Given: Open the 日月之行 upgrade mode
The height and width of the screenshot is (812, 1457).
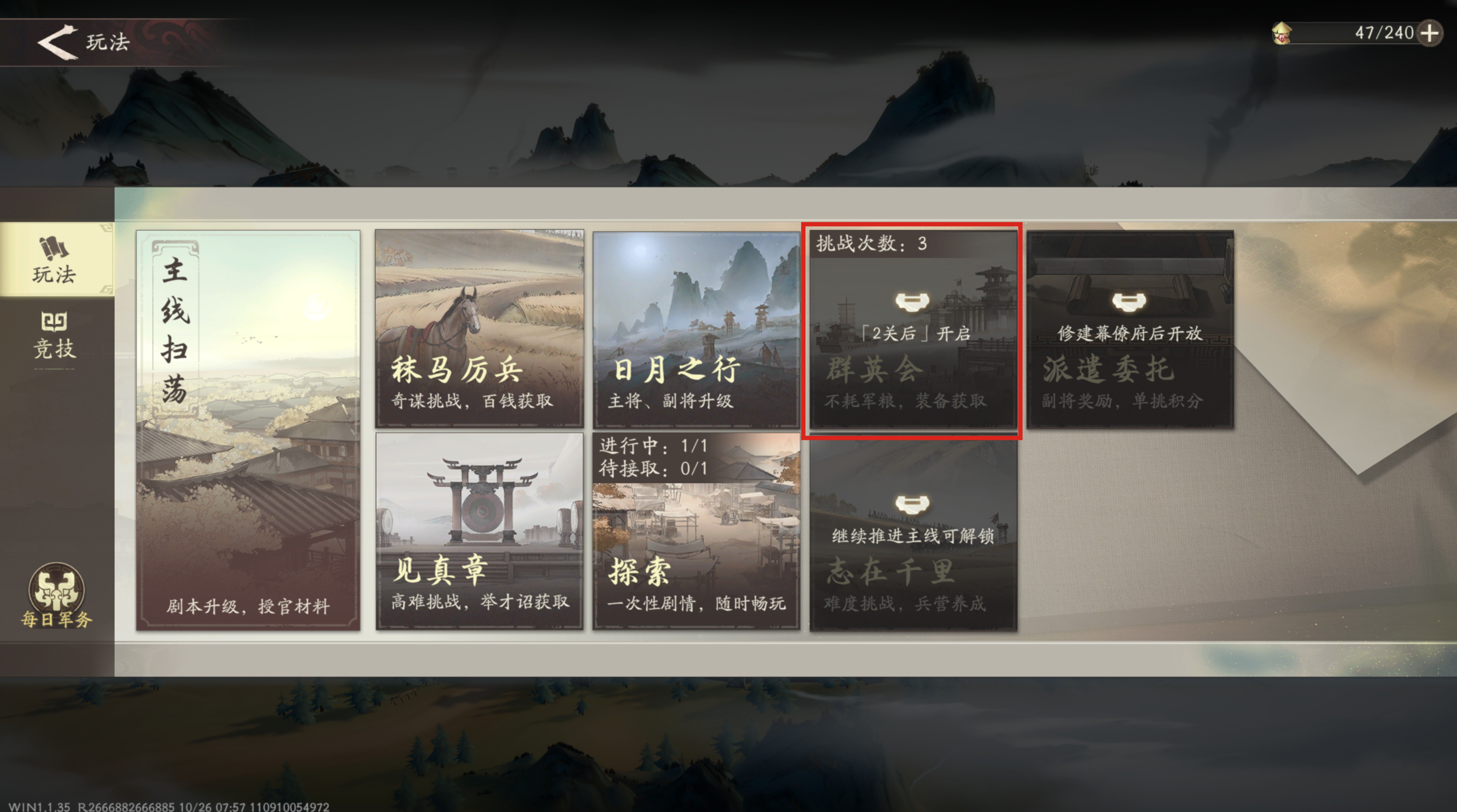Looking at the screenshot, I should click(x=696, y=328).
